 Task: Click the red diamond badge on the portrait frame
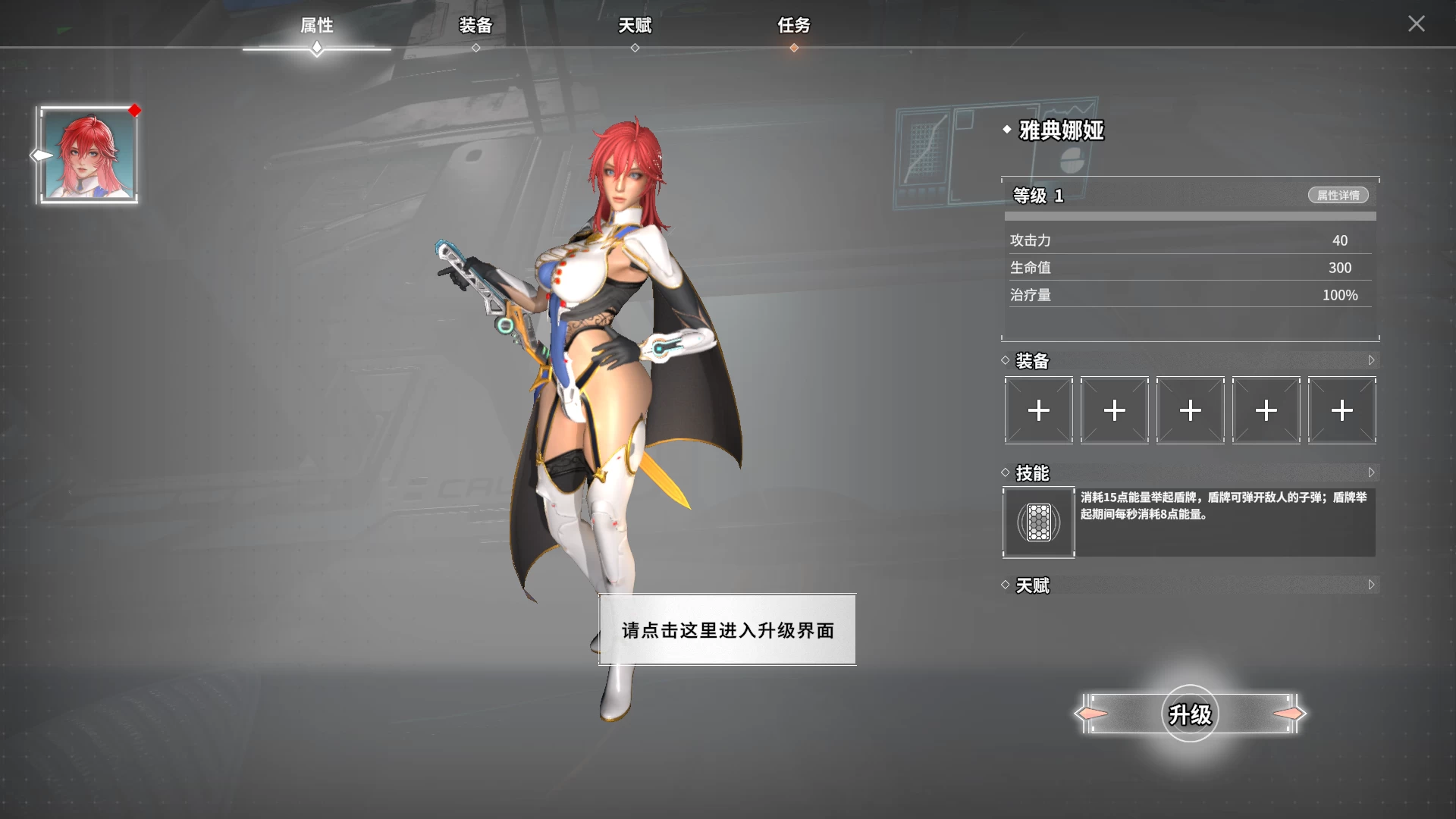[135, 111]
